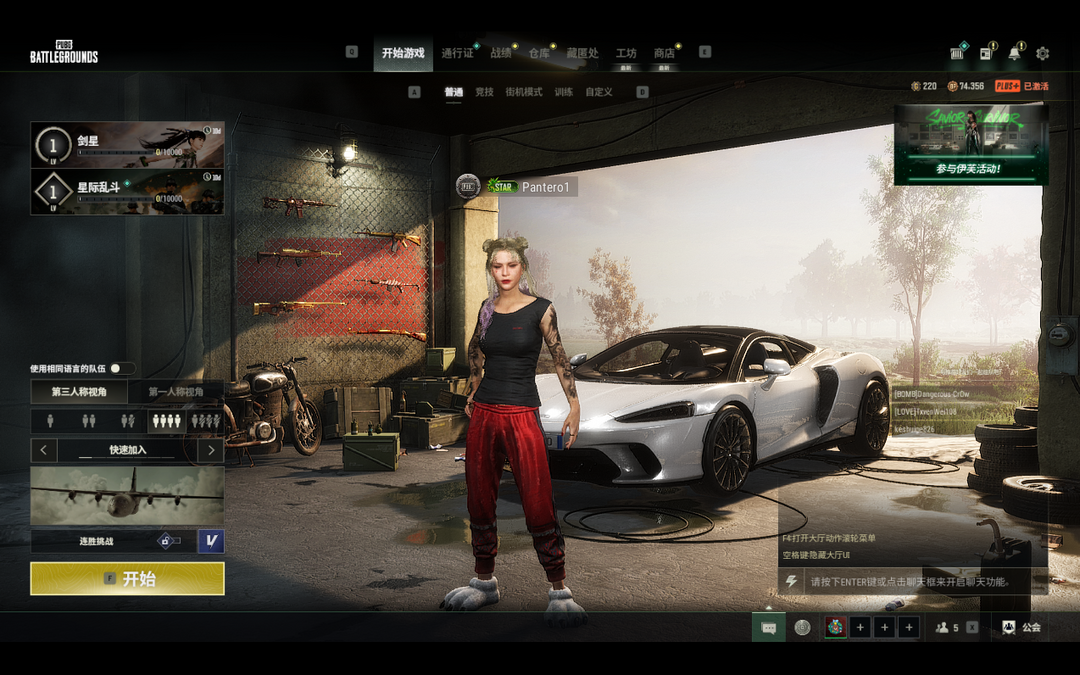Select 第一人称视角 first-person perspective

coord(176,393)
